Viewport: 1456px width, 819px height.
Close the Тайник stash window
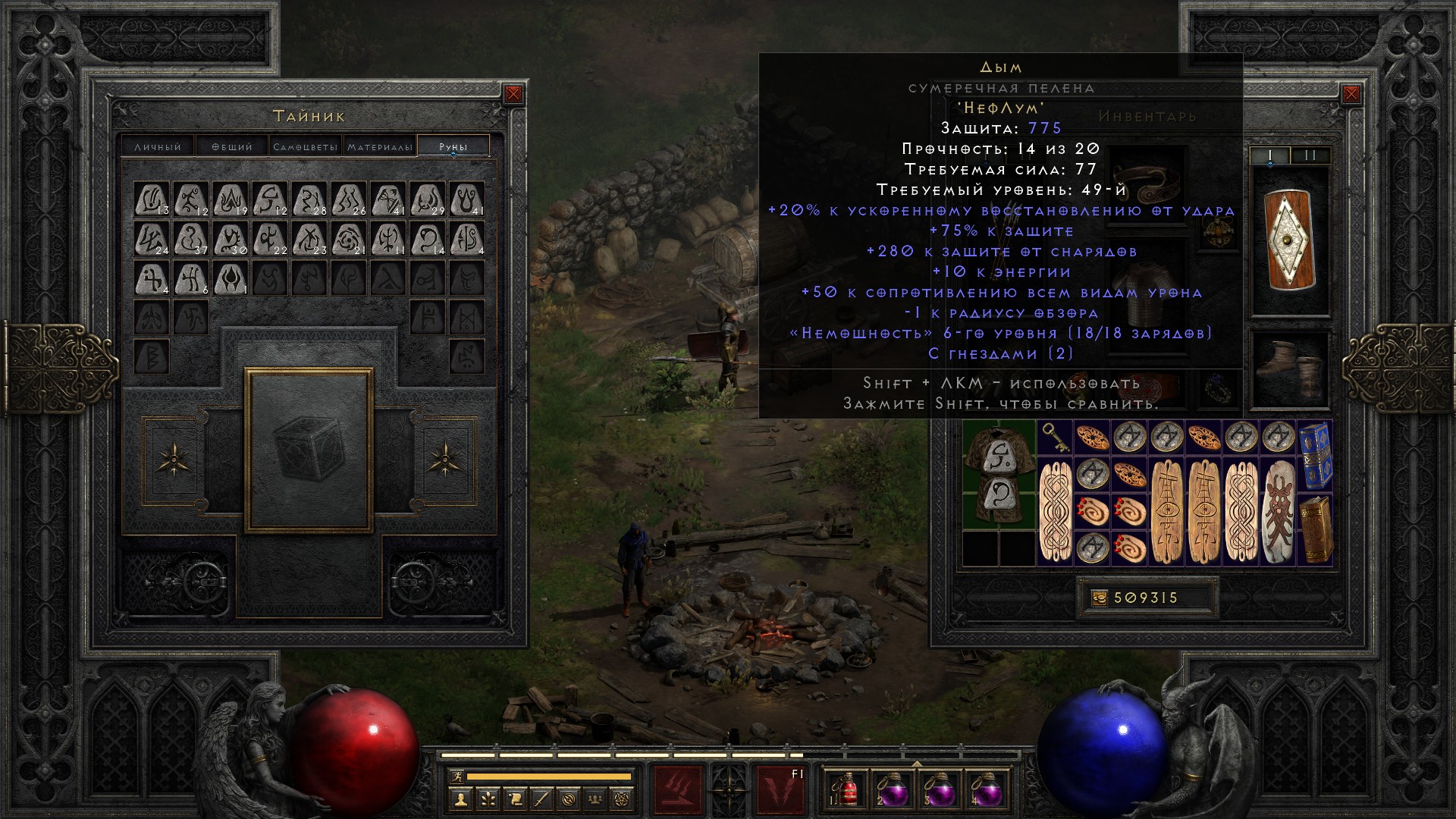513,94
